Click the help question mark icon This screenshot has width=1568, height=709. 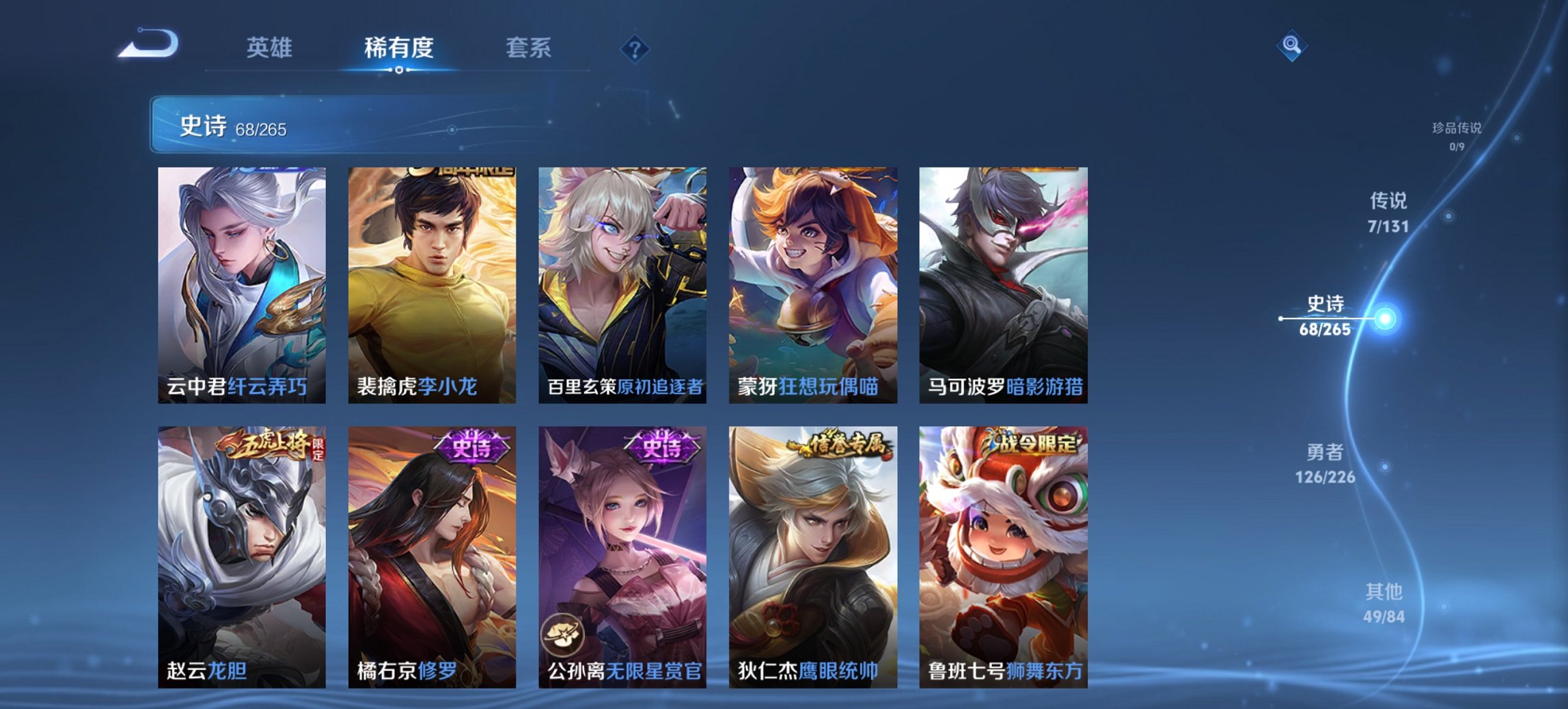(635, 48)
